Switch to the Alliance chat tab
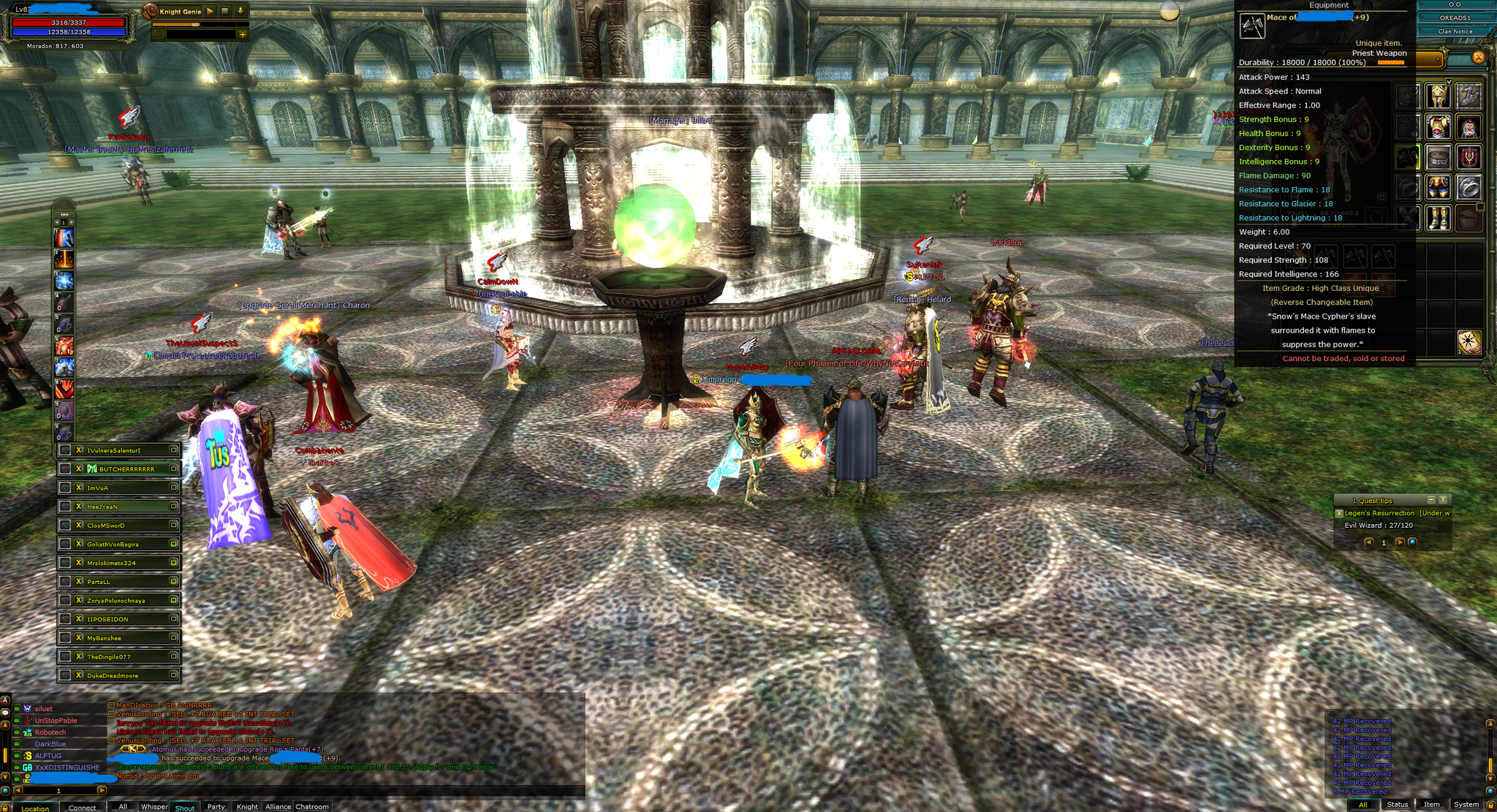 click(278, 806)
